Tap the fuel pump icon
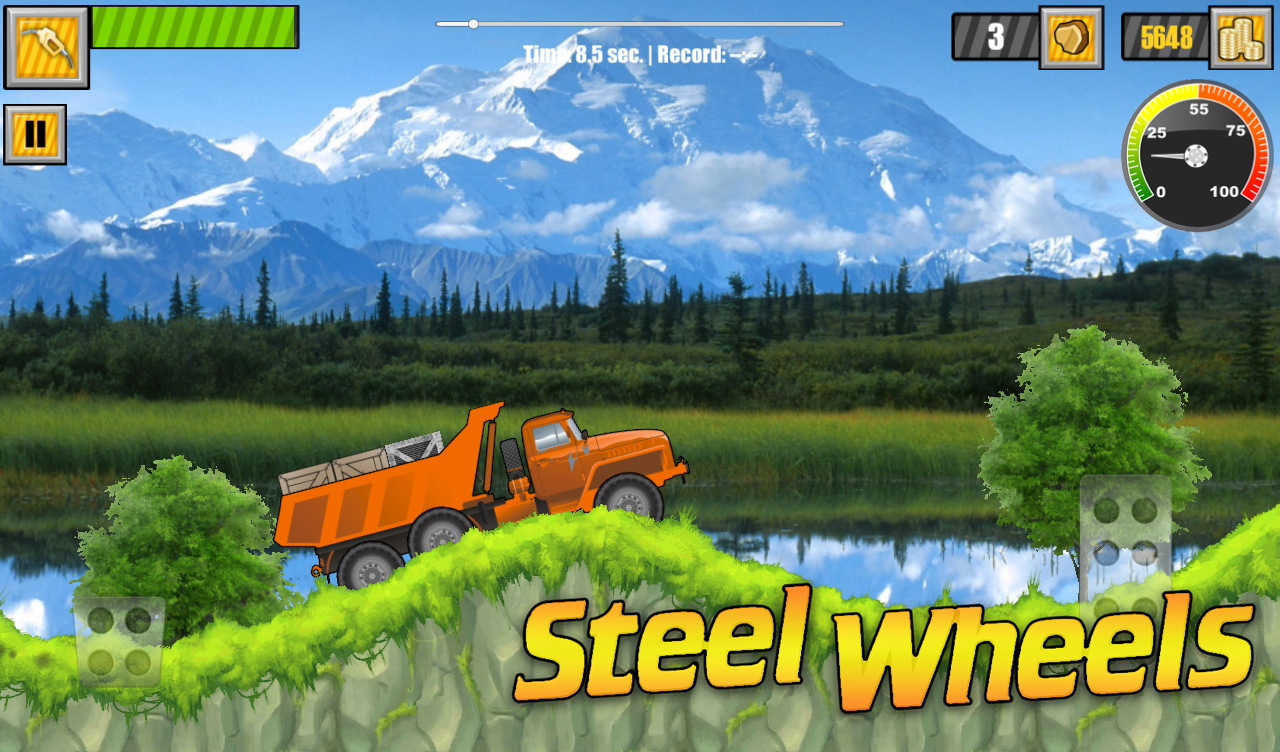 pyautogui.click(x=46, y=47)
